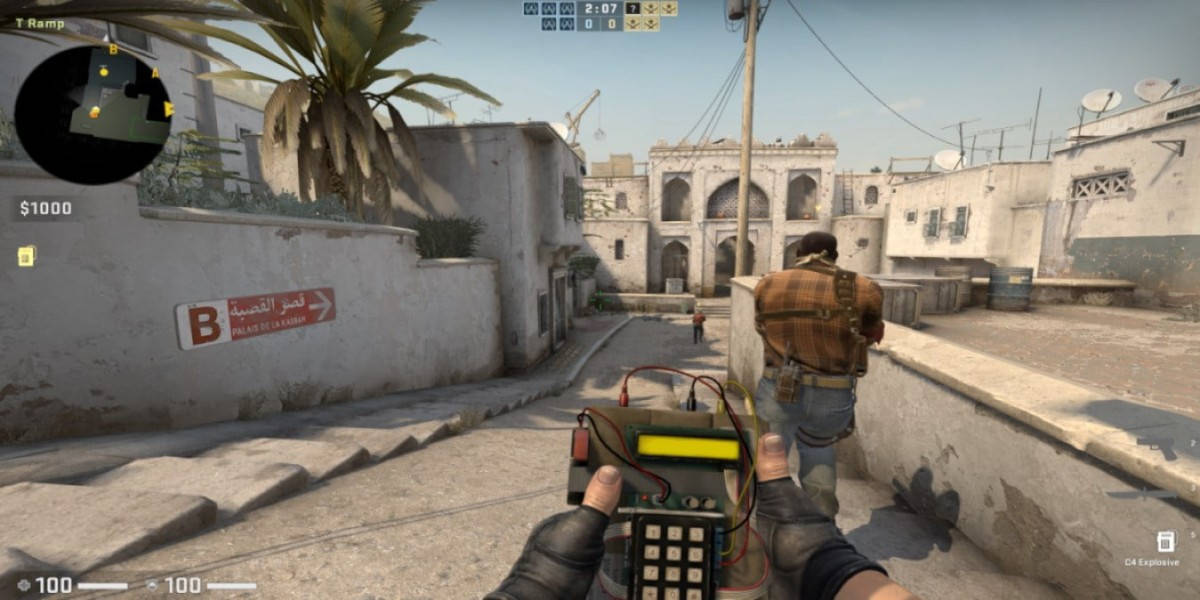Select the pistol weapon slot
1200x600 pixels.
(1158, 447)
